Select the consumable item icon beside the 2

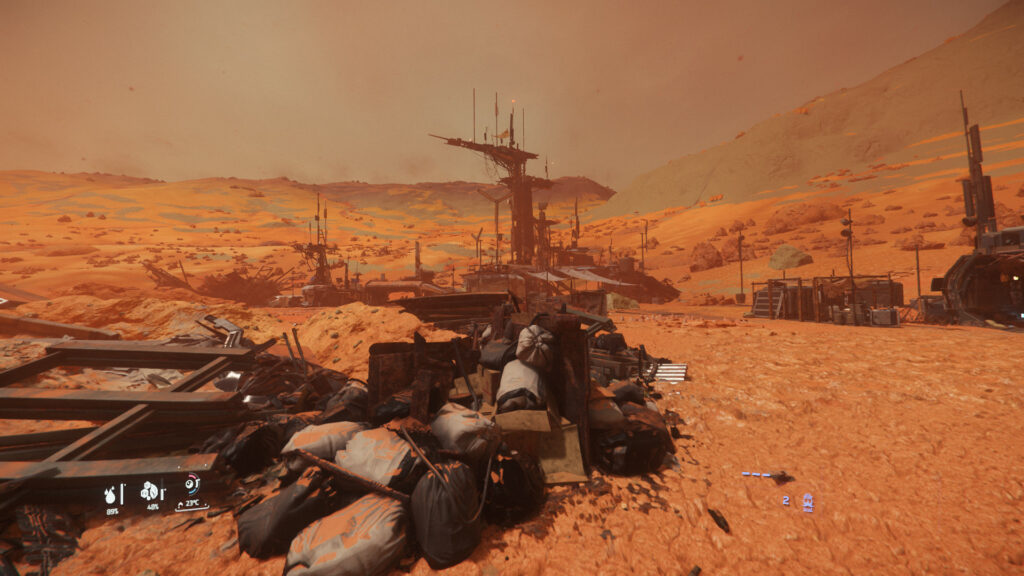(x=807, y=502)
